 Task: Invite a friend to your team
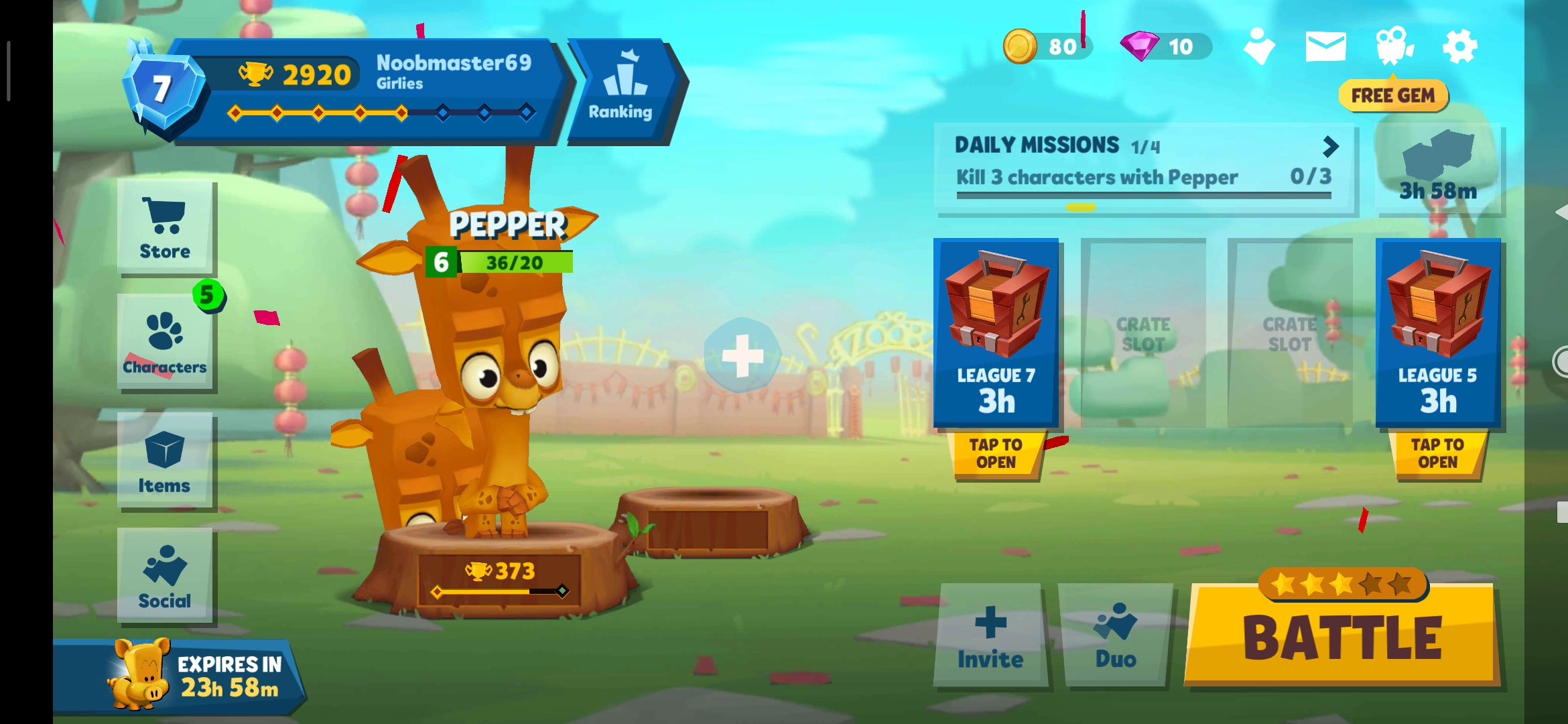coord(990,636)
